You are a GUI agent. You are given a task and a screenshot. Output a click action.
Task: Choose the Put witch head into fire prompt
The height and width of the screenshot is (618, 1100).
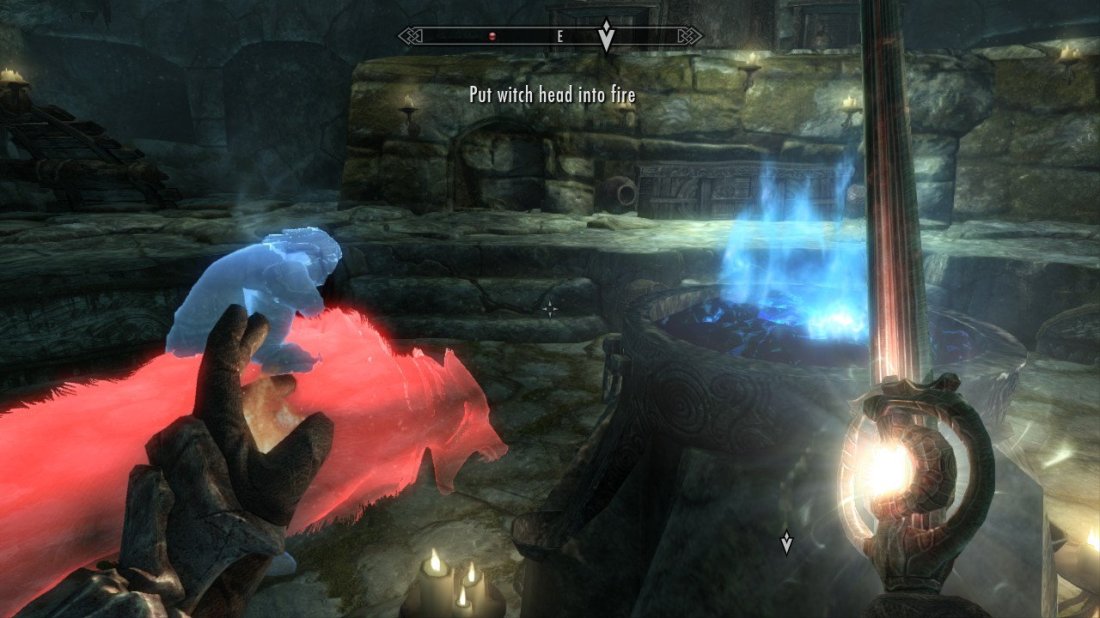click(553, 95)
